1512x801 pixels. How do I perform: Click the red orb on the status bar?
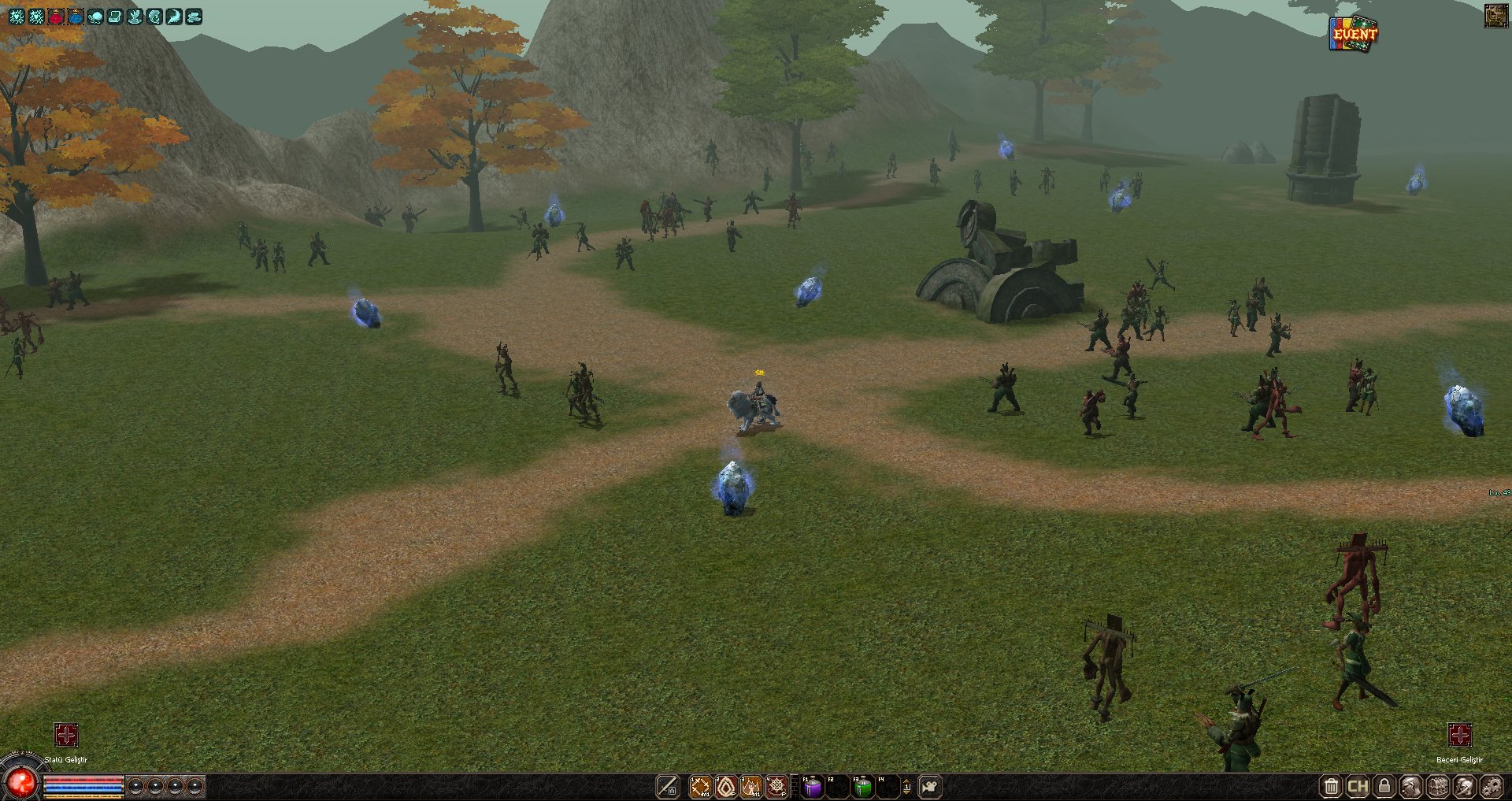pyautogui.click(x=22, y=781)
